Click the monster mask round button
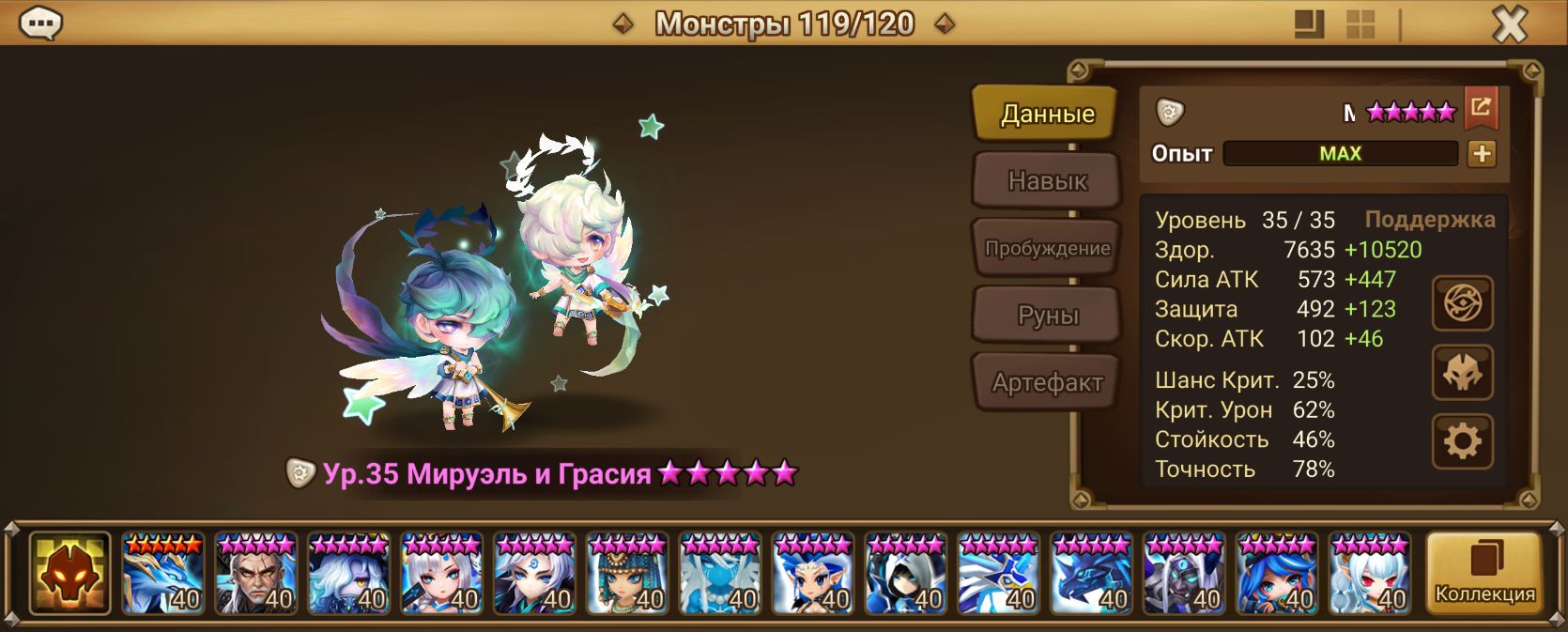 [x=1462, y=373]
